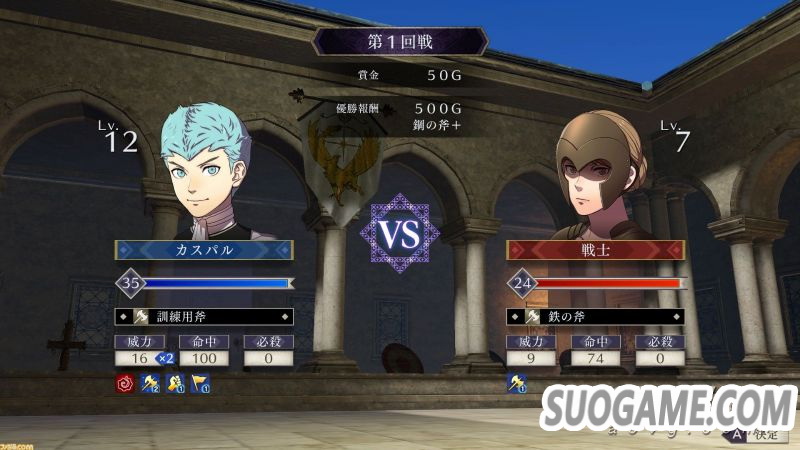Image resolution: width=800 pixels, height=450 pixels.
Task: Click the blue カスパル name plate
Action: (204, 250)
